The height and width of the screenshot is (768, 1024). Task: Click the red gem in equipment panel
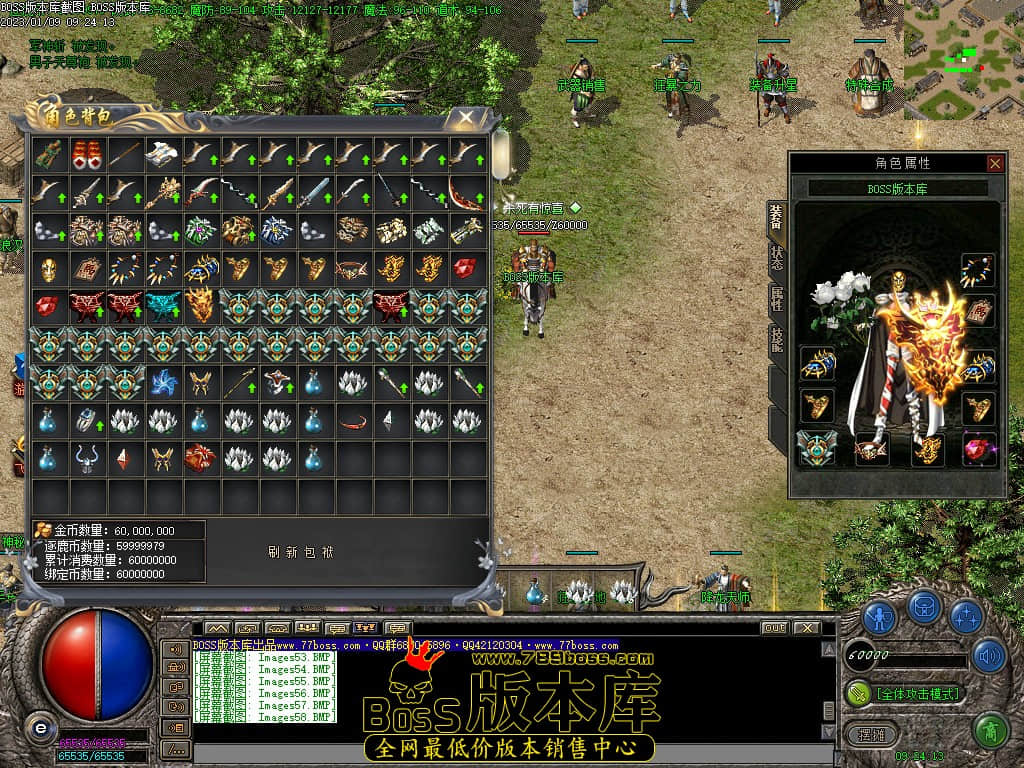[979, 448]
